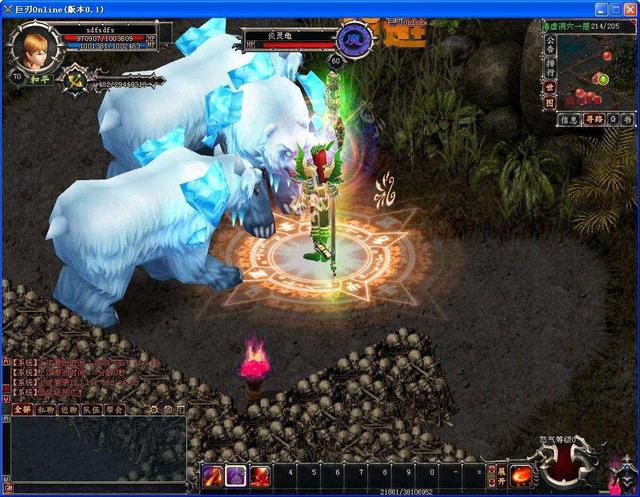Use the first hotbar slash skill
The width and height of the screenshot is (640, 497).
(213, 476)
